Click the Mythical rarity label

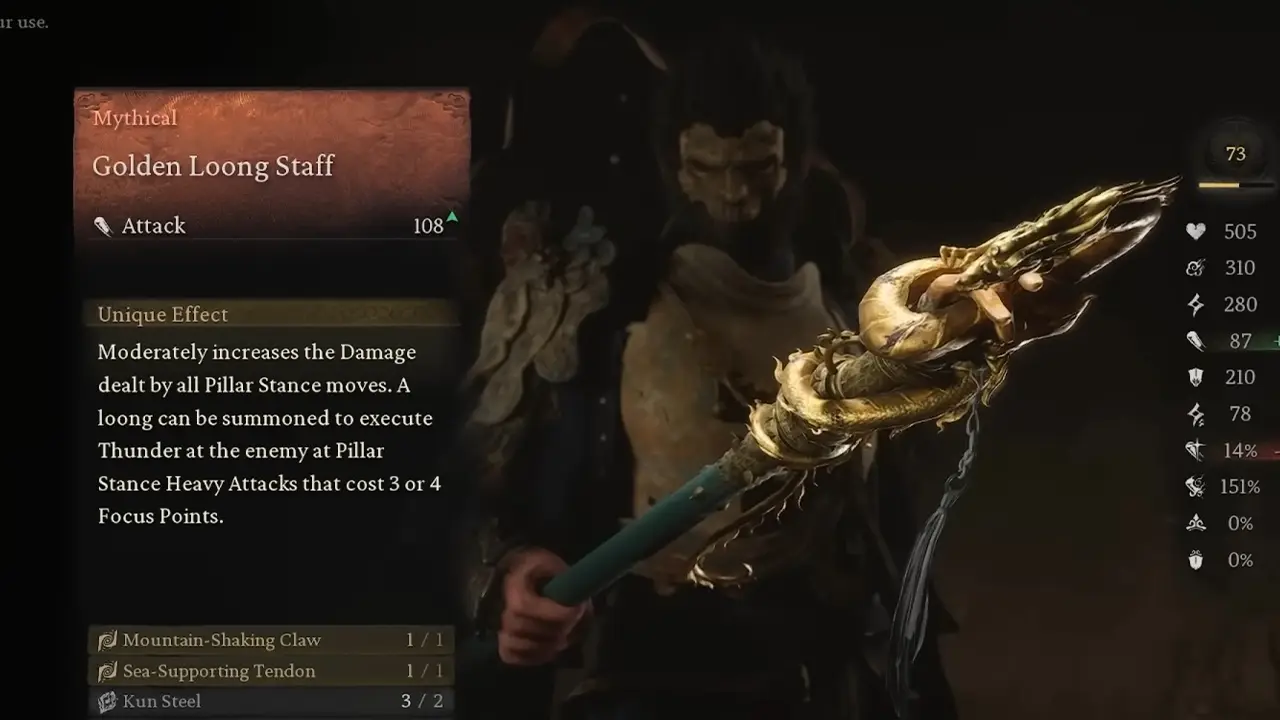click(134, 118)
